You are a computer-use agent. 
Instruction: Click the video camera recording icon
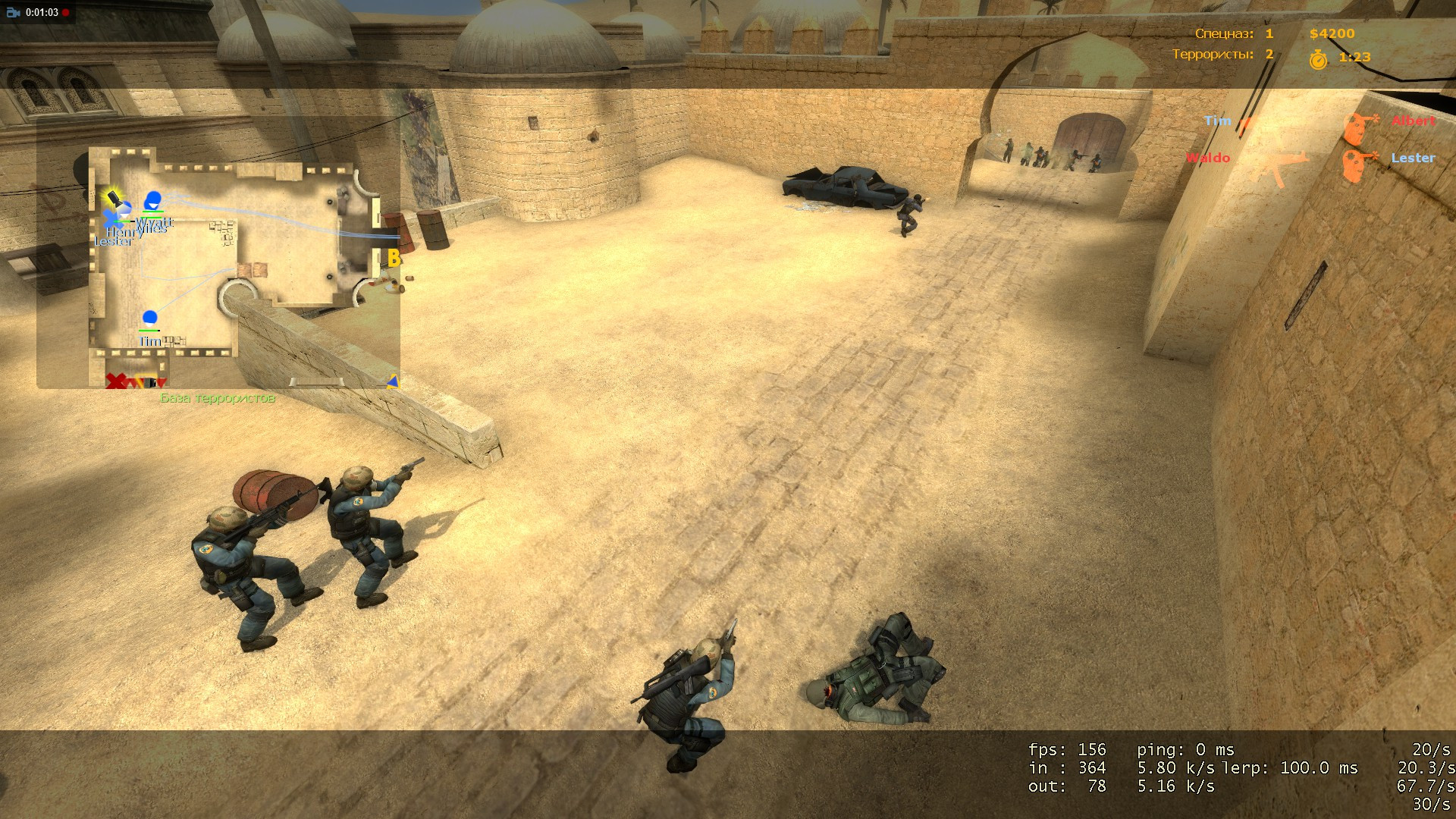pos(13,13)
